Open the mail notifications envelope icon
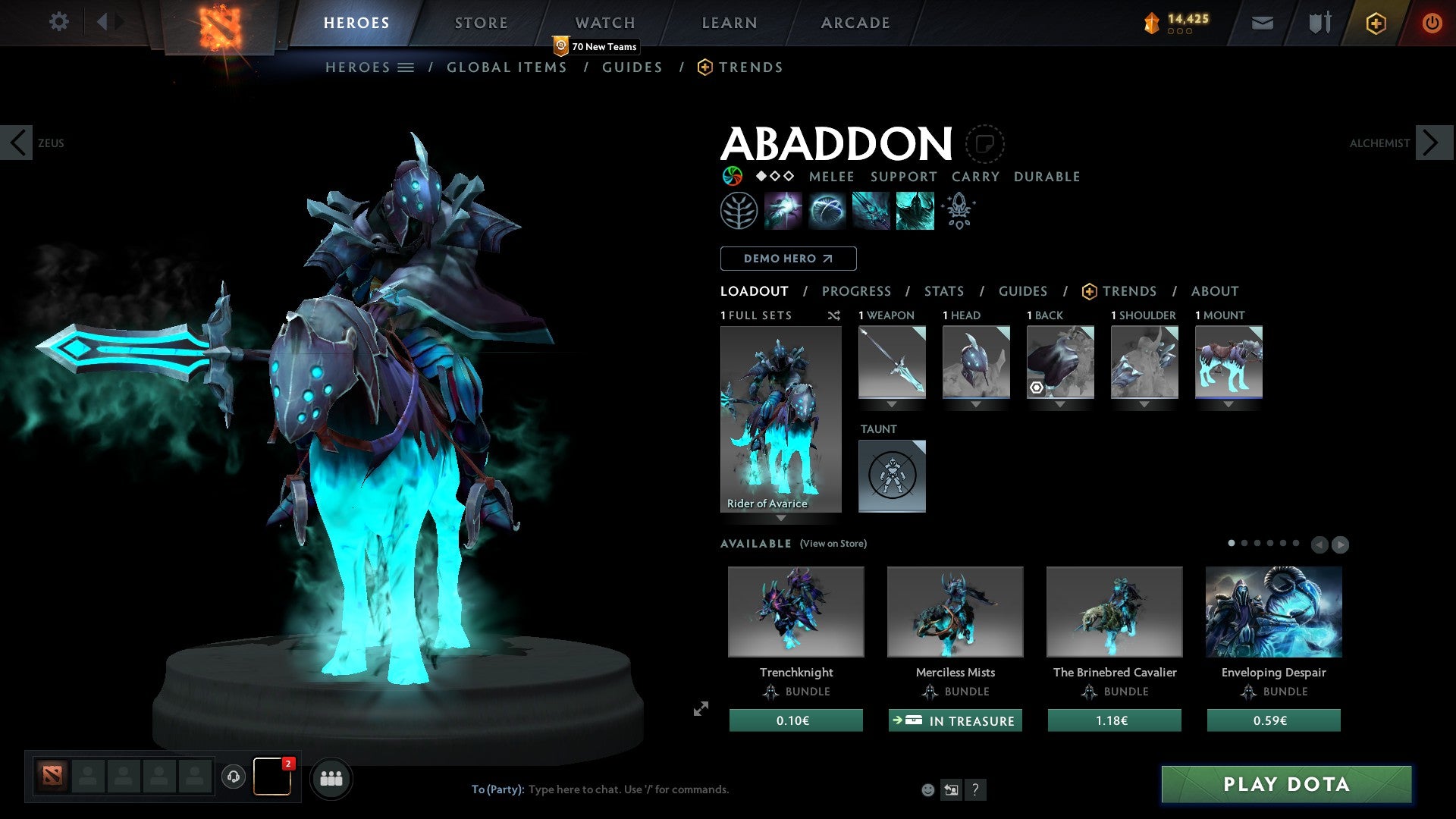The width and height of the screenshot is (1456, 819). (x=1261, y=23)
